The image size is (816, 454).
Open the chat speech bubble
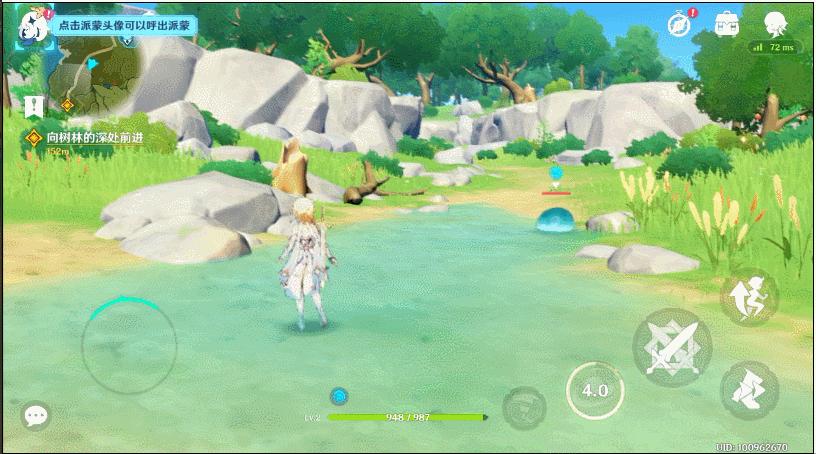[36, 416]
